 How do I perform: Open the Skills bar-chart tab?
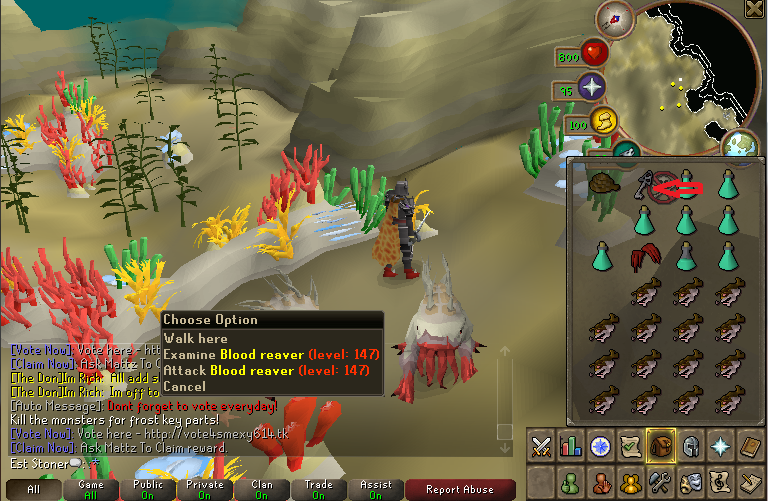[571, 446]
